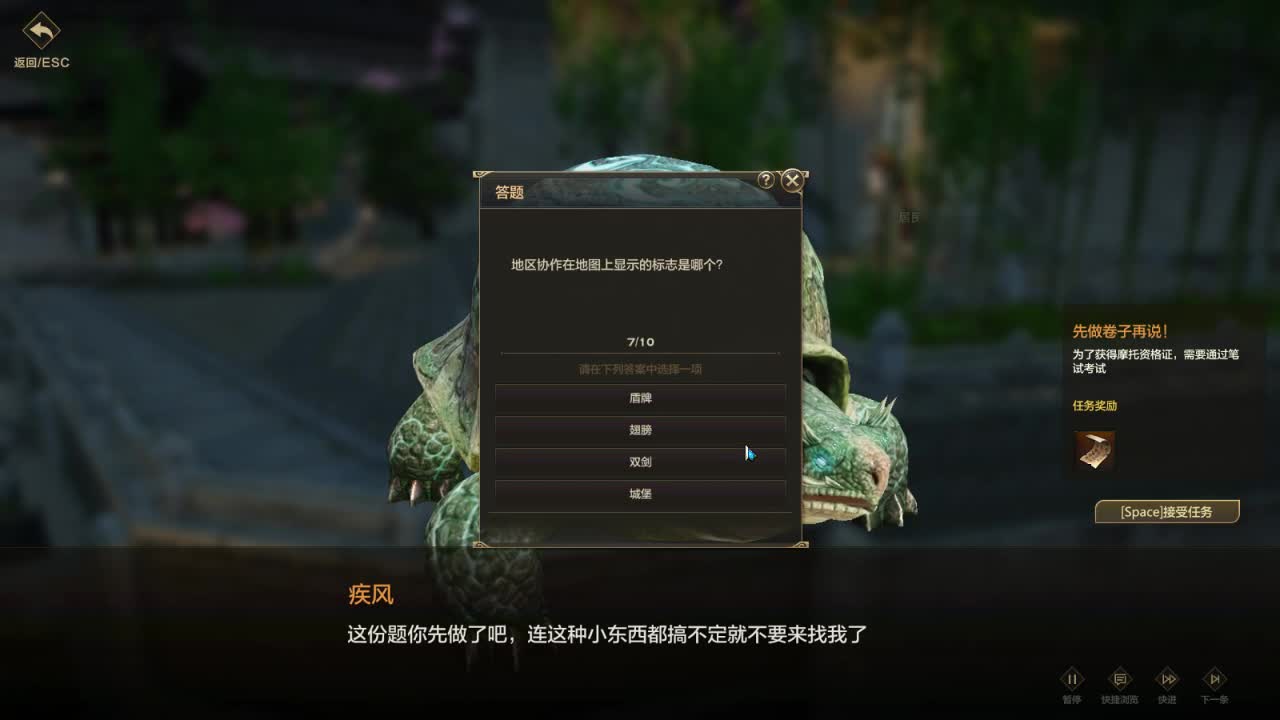The image size is (1280, 720).
Task: Select the 盾牌 answer option
Action: 639,398
